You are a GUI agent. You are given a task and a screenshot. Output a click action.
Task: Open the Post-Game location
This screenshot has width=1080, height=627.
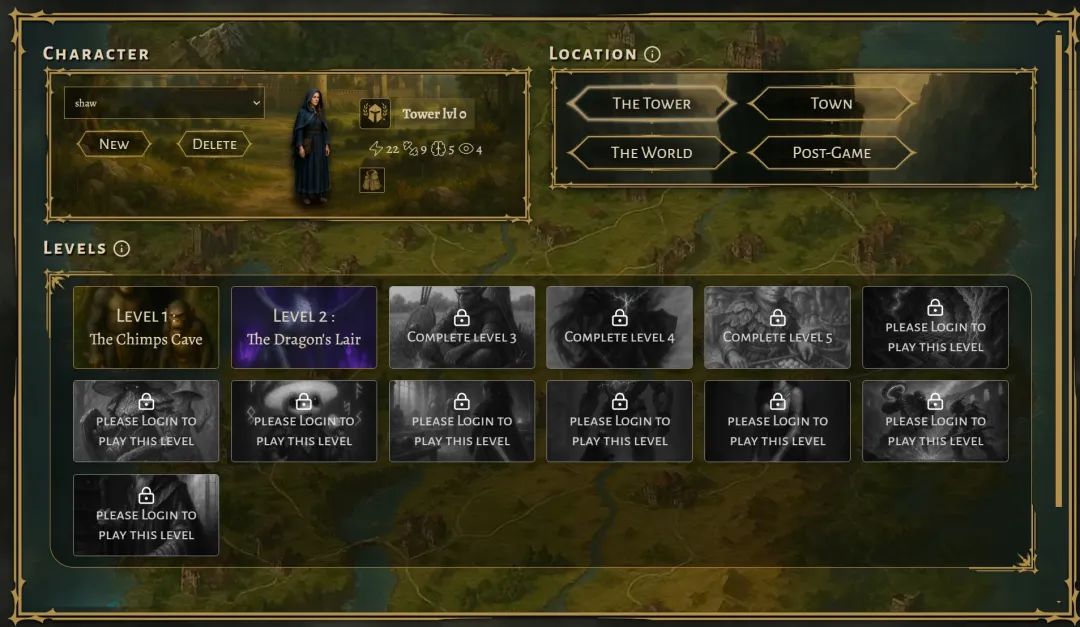point(831,153)
